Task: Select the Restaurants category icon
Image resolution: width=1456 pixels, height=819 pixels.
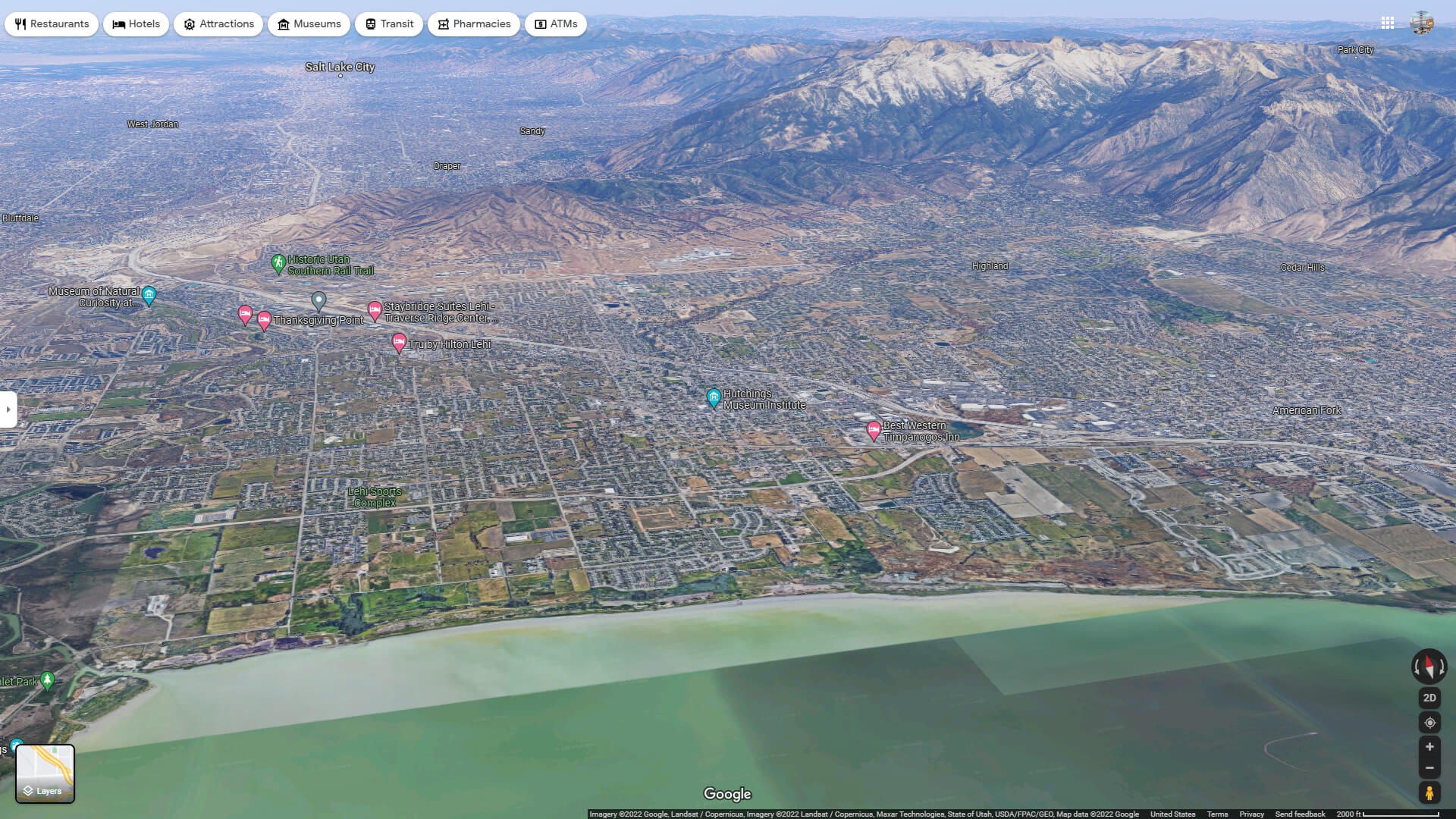Action: point(19,24)
